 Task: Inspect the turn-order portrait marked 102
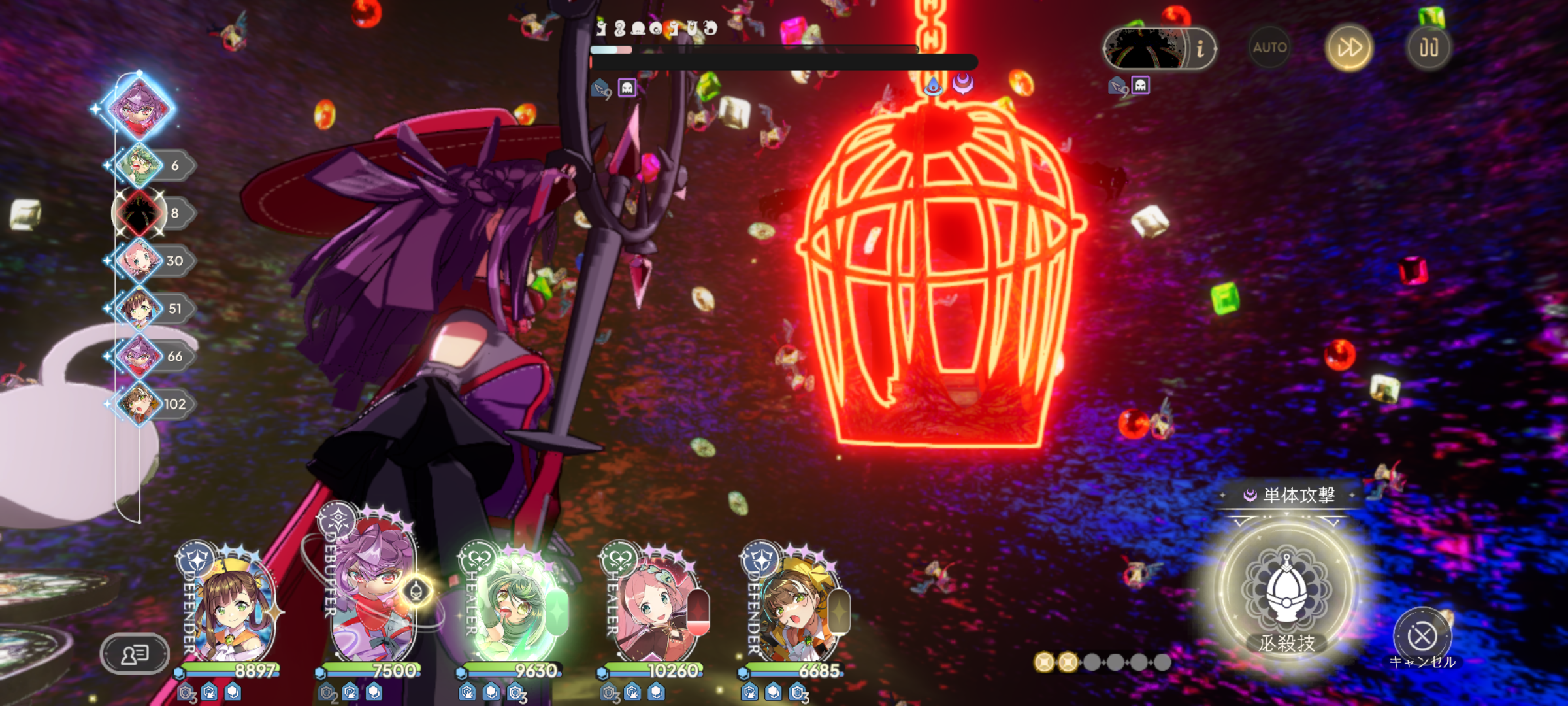tap(140, 404)
